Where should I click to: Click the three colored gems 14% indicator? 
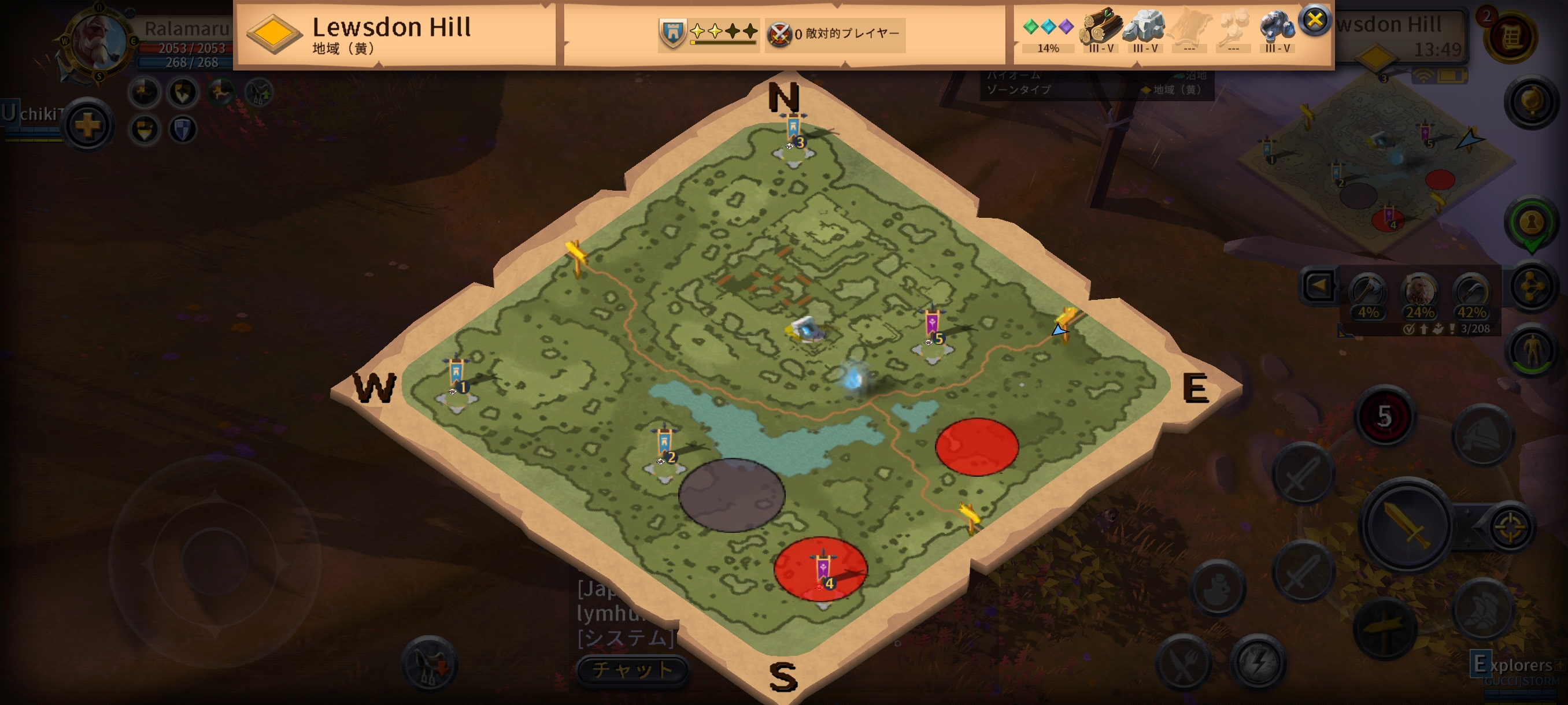tap(1048, 32)
